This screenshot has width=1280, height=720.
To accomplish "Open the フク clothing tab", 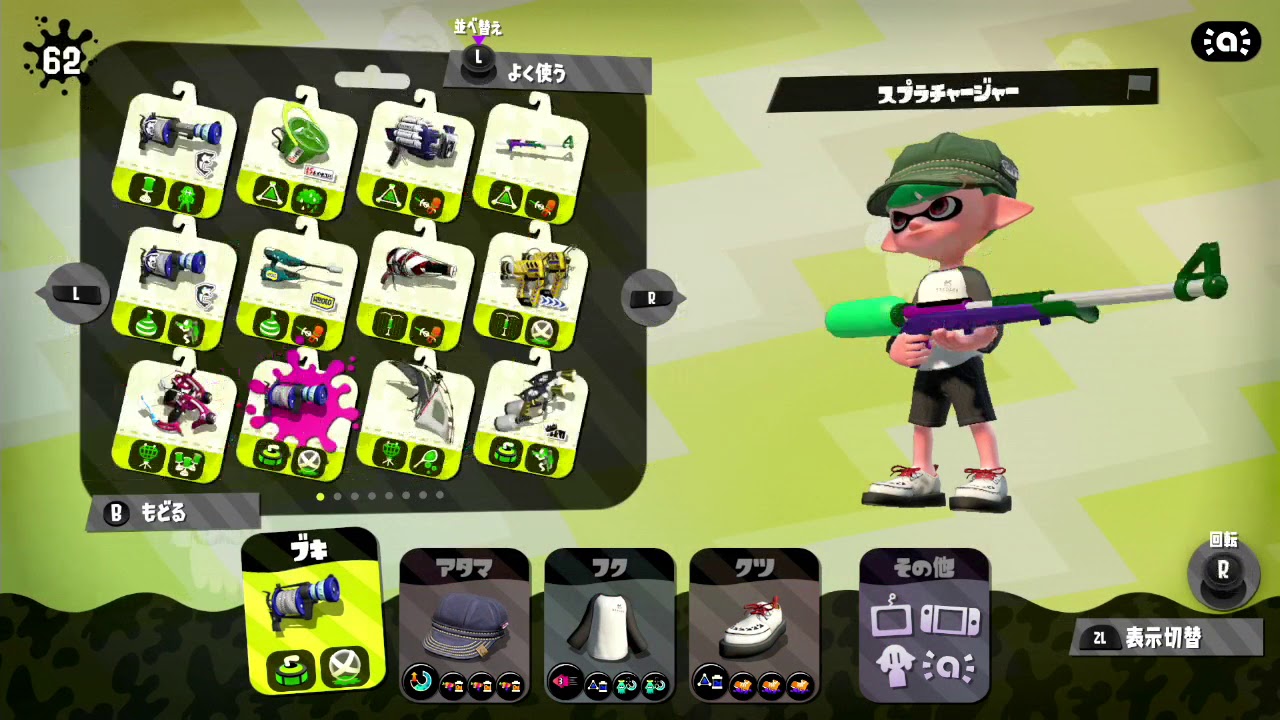I will click(608, 565).
